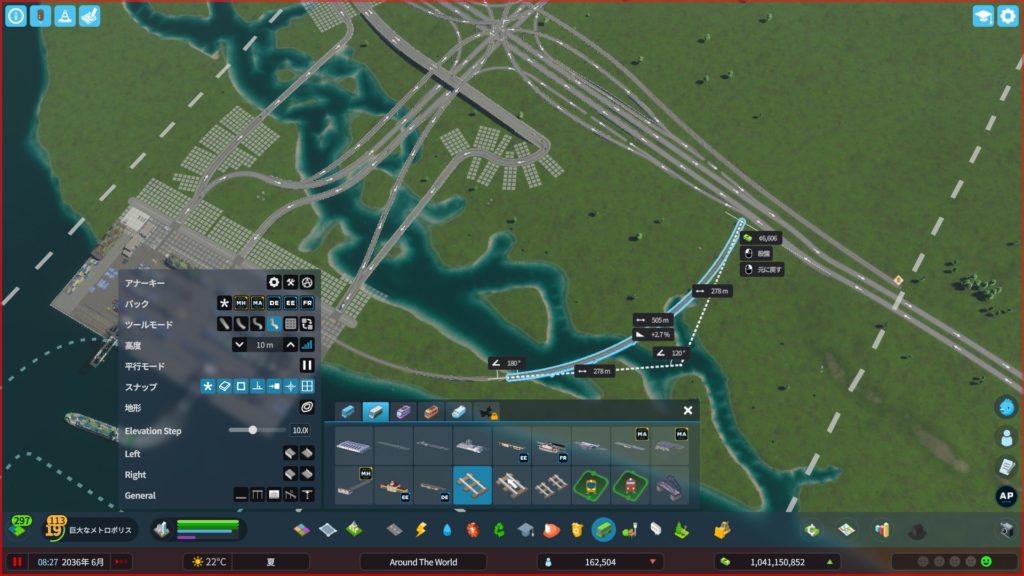This screenshot has width=1024, height=576.
Task: Open the city information panel
Action: coord(16,16)
